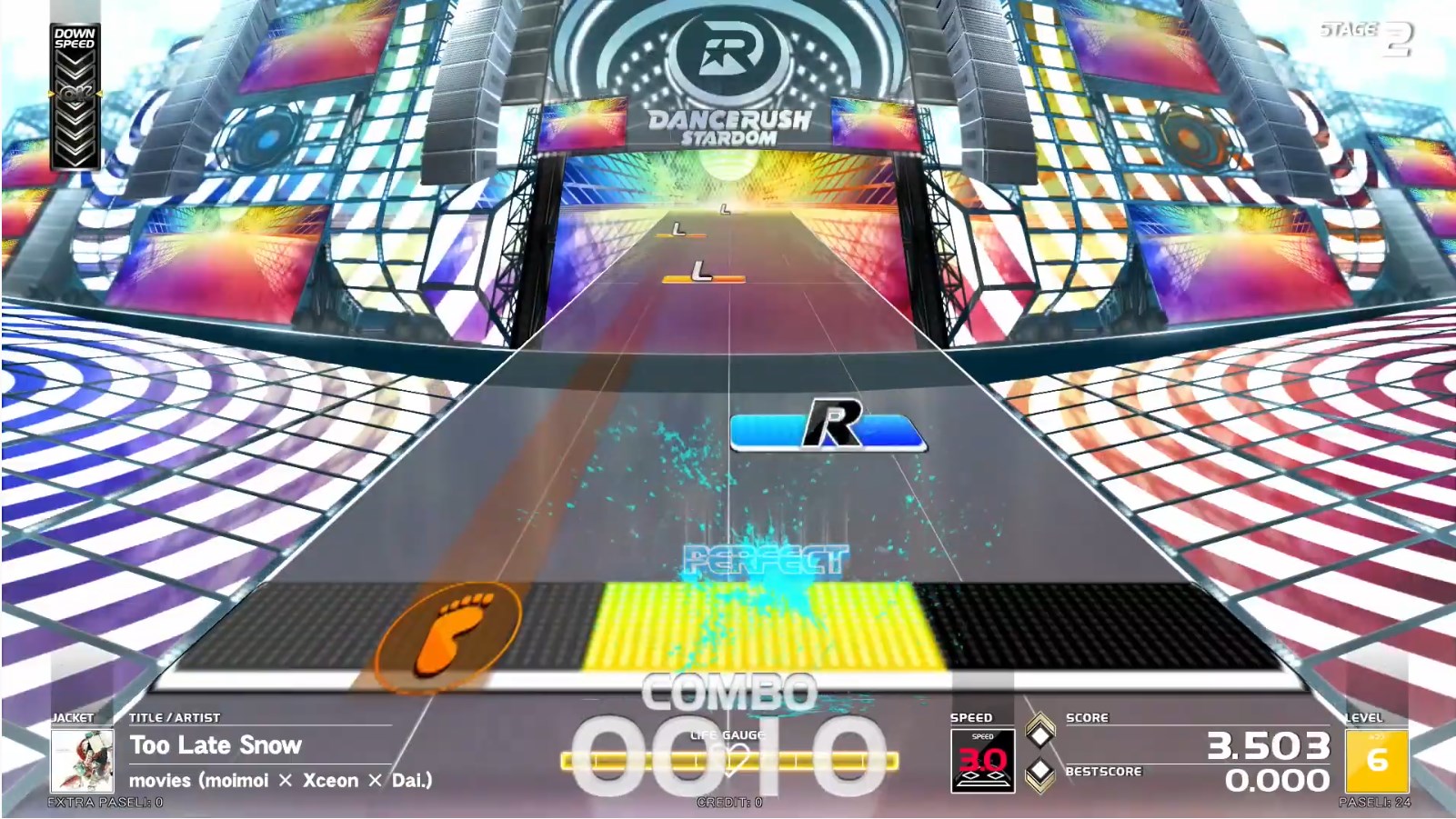The height and width of the screenshot is (819, 1456).
Task: Click the diamond icon beside BEST SCORE
Action: tap(1039, 775)
